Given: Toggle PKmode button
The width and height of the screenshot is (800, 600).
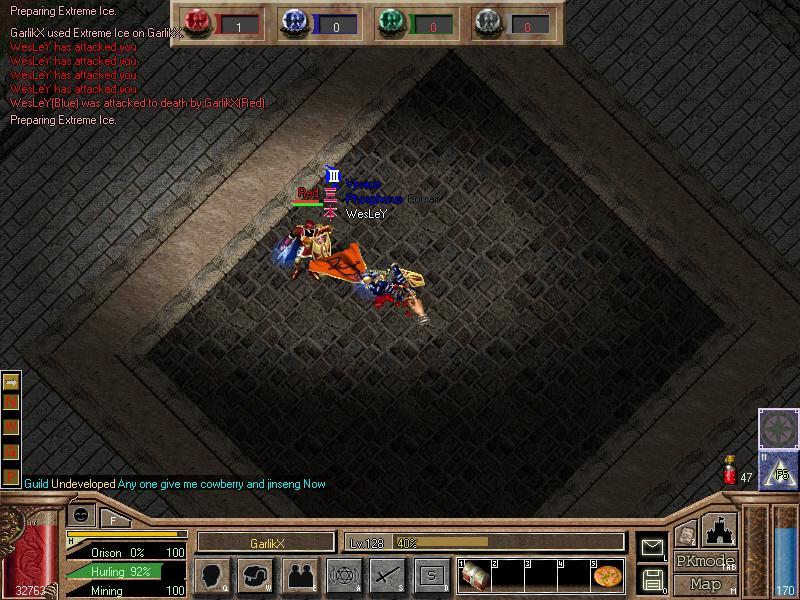Looking at the screenshot, I should [705, 561].
